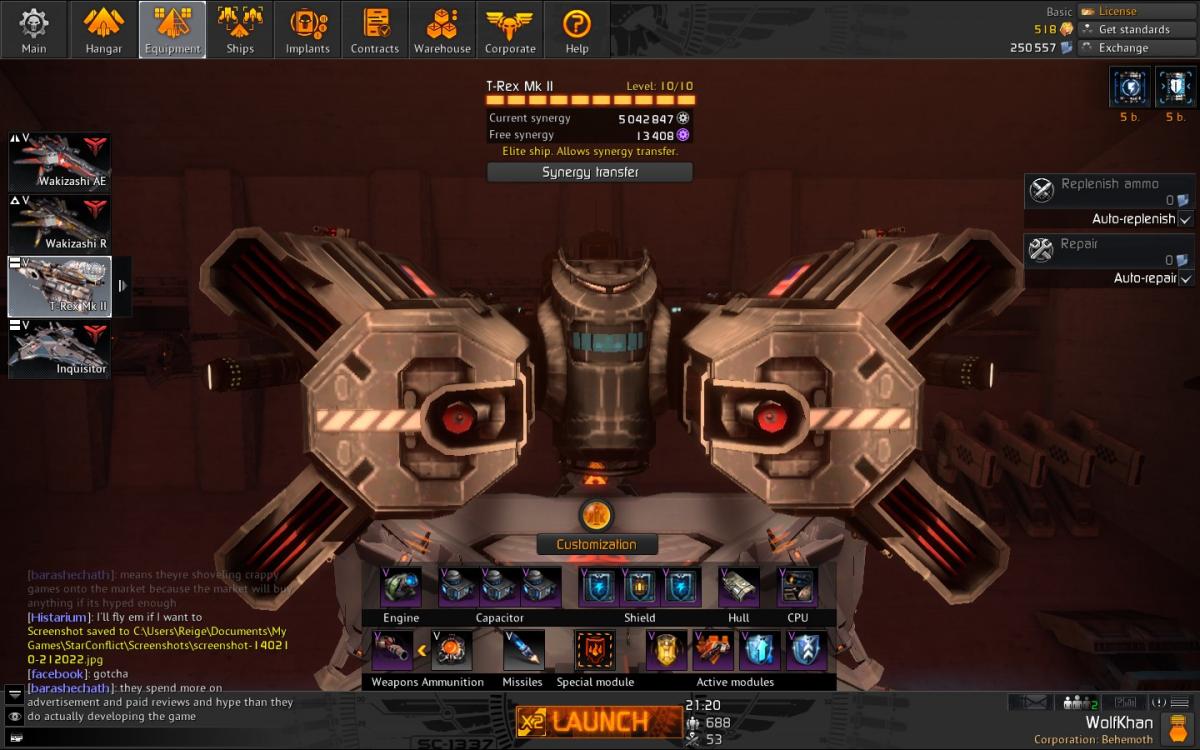Open the Main menu tab
The height and width of the screenshot is (750, 1200).
(34, 30)
